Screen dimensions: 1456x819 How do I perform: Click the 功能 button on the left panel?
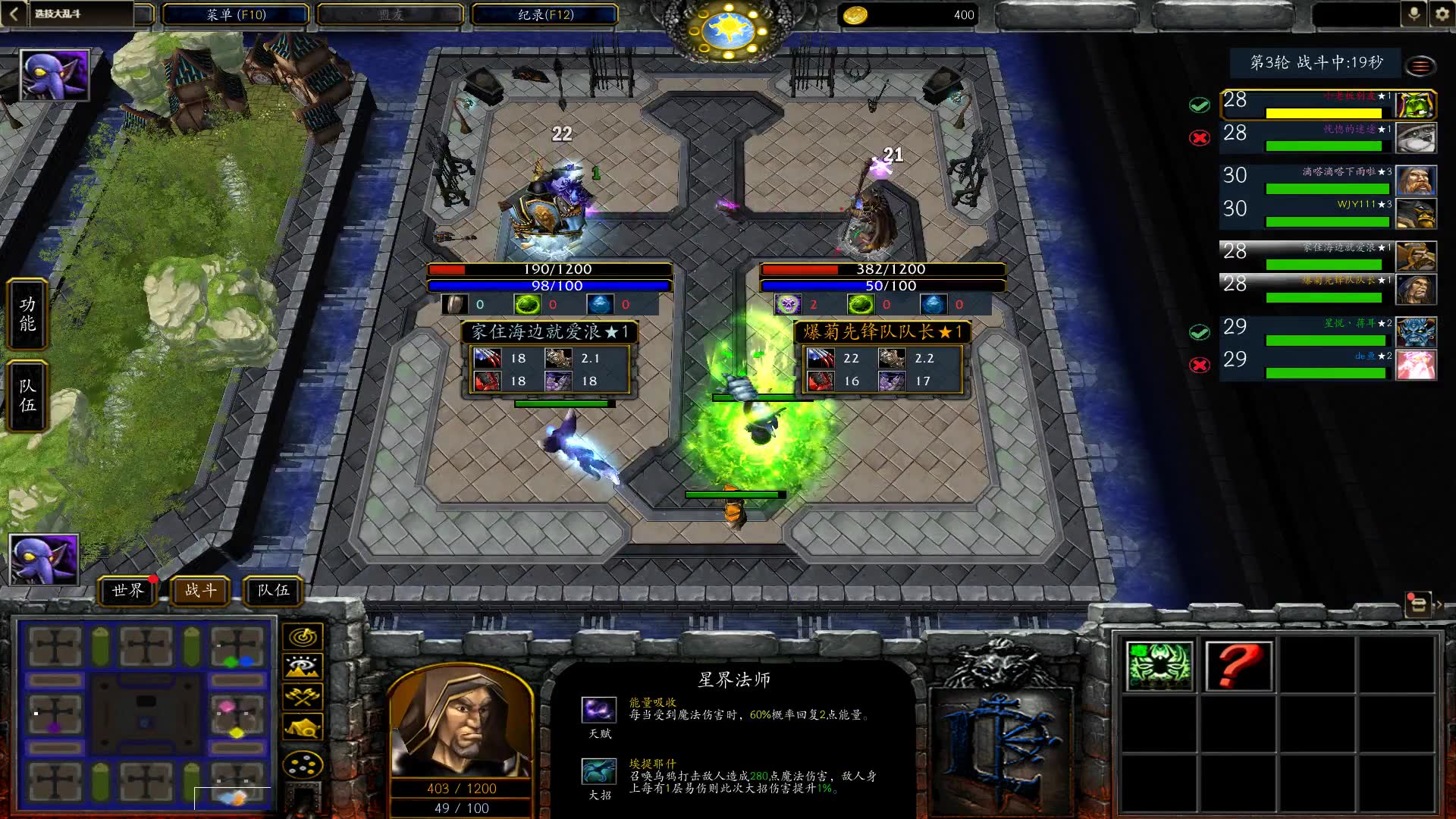[x=27, y=314]
